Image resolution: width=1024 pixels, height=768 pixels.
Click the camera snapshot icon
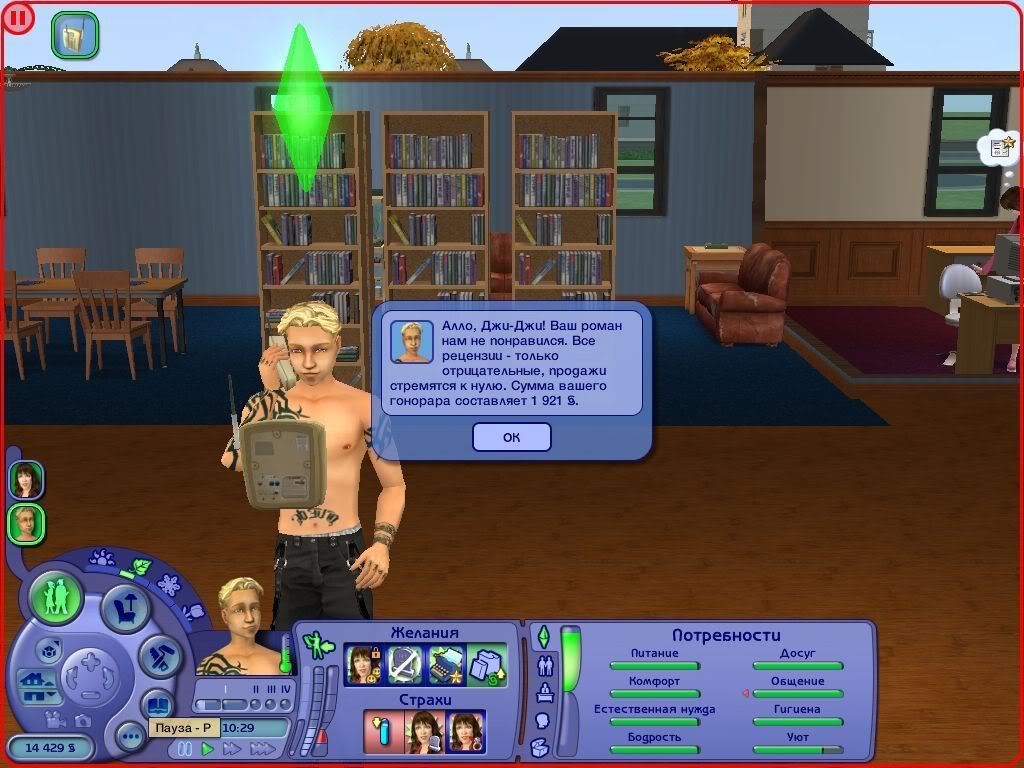pyautogui.click(x=82, y=718)
